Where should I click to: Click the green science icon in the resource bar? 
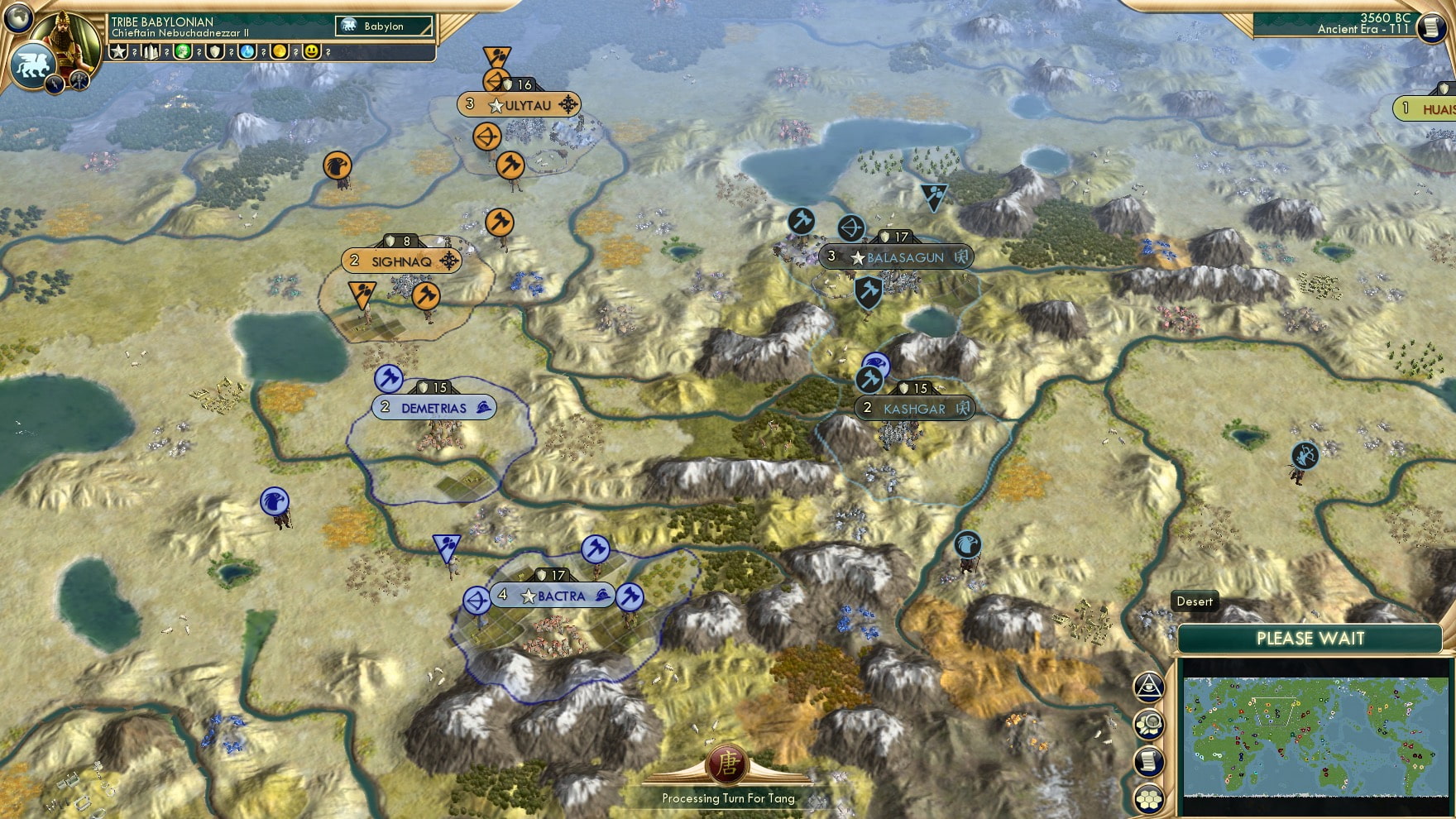click(x=184, y=52)
